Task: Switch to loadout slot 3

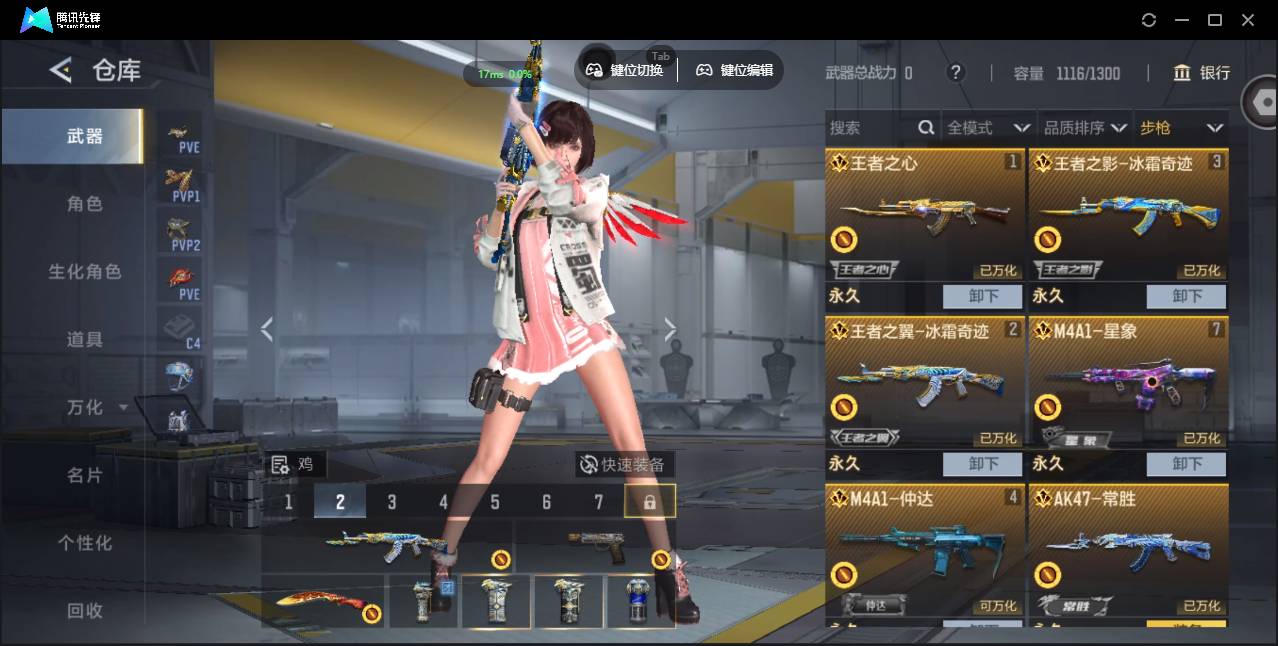Action: [x=392, y=502]
